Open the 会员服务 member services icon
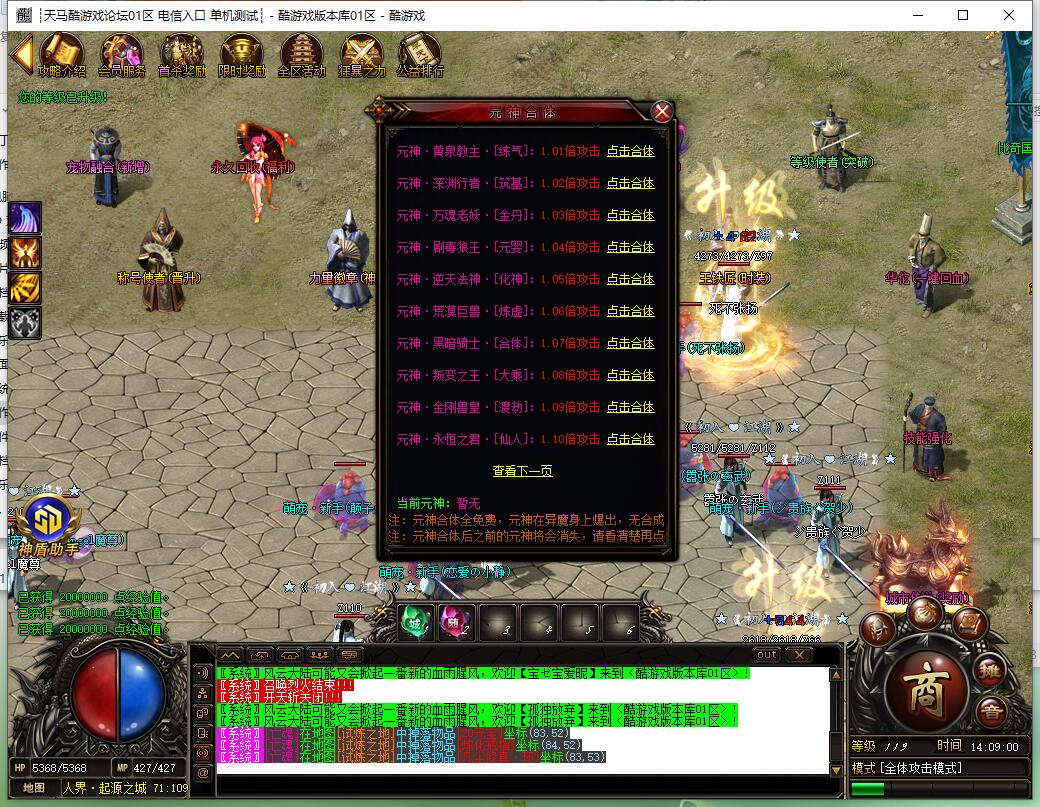The width and height of the screenshot is (1040, 807). point(121,54)
